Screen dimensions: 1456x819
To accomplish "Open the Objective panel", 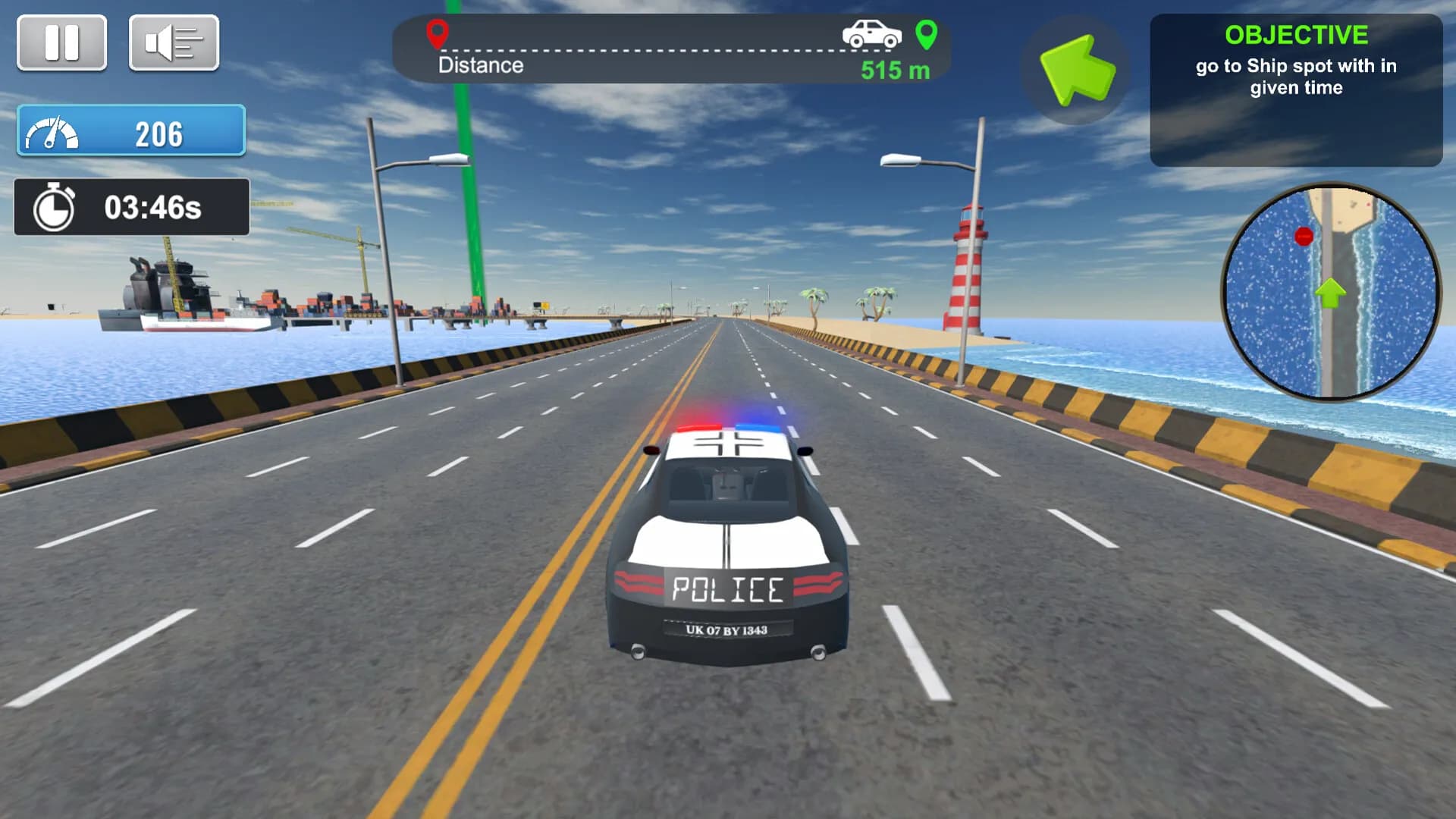I will click(x=1296, y=89).
